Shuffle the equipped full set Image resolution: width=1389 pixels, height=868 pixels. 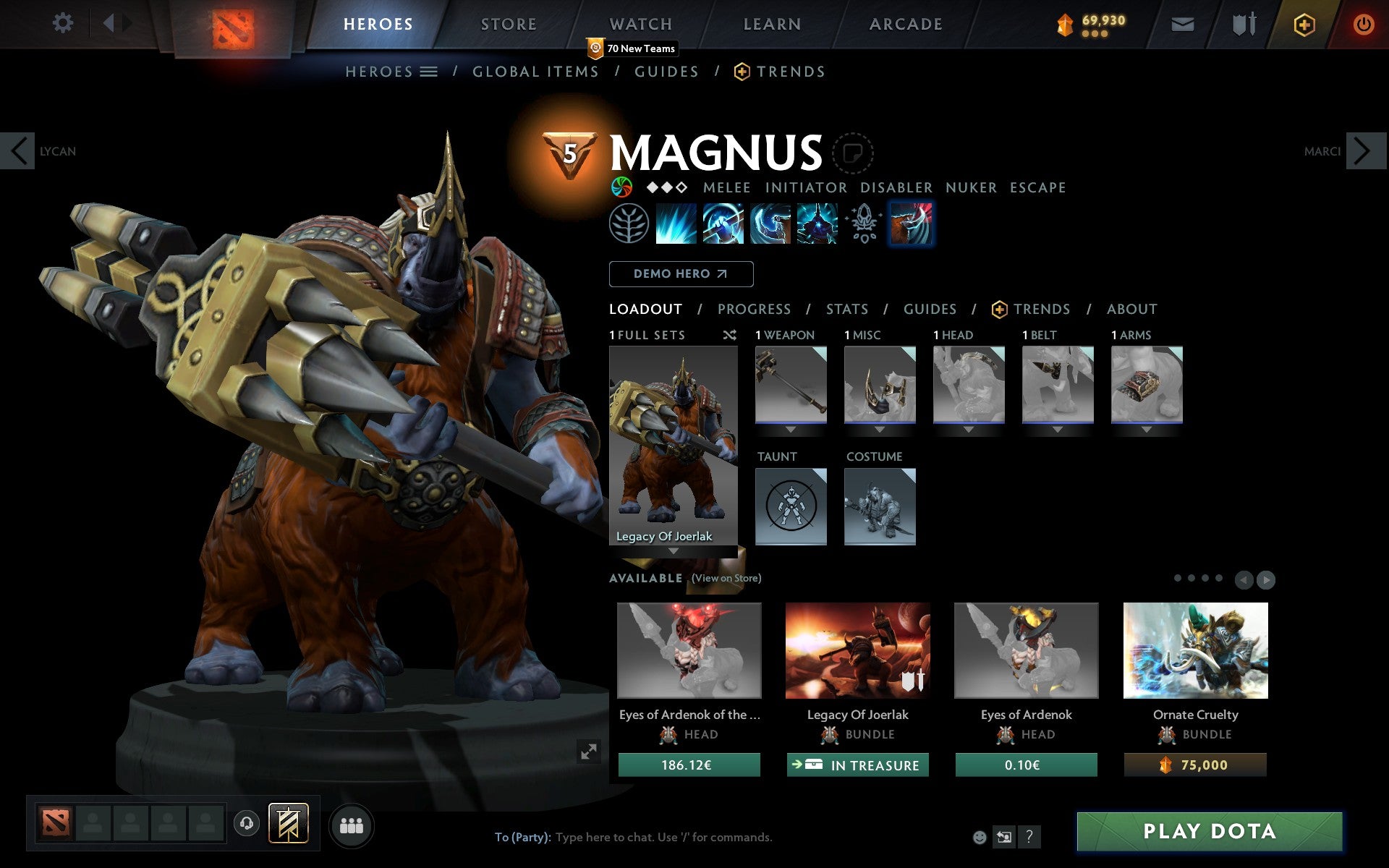coord(730,335)
